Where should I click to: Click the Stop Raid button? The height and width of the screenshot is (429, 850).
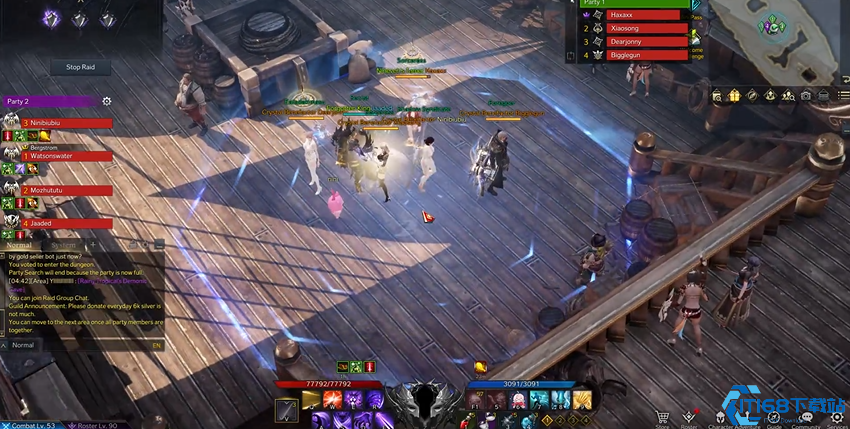coord(80,67)
